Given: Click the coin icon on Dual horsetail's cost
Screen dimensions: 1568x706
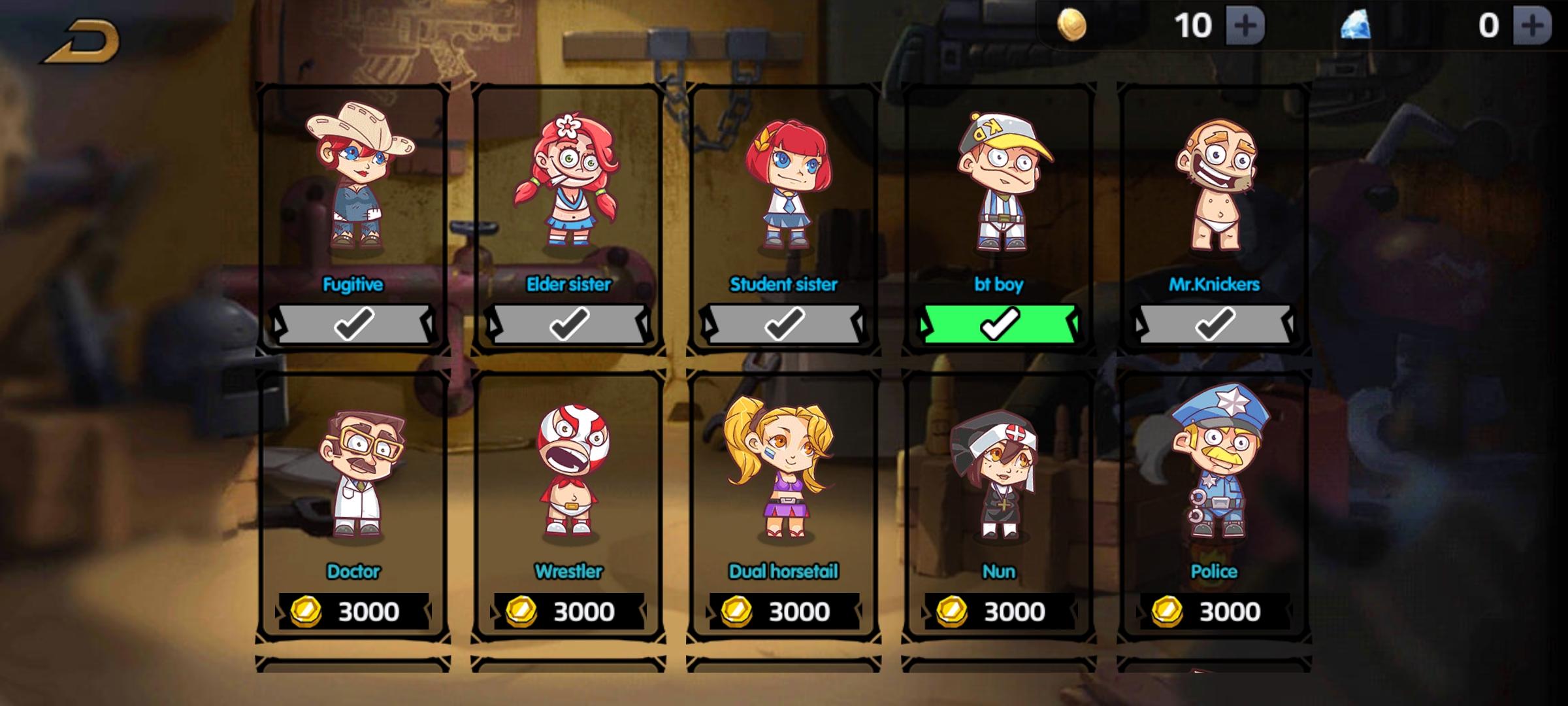Looking at the screenshot, I should (x=737, y=611).
